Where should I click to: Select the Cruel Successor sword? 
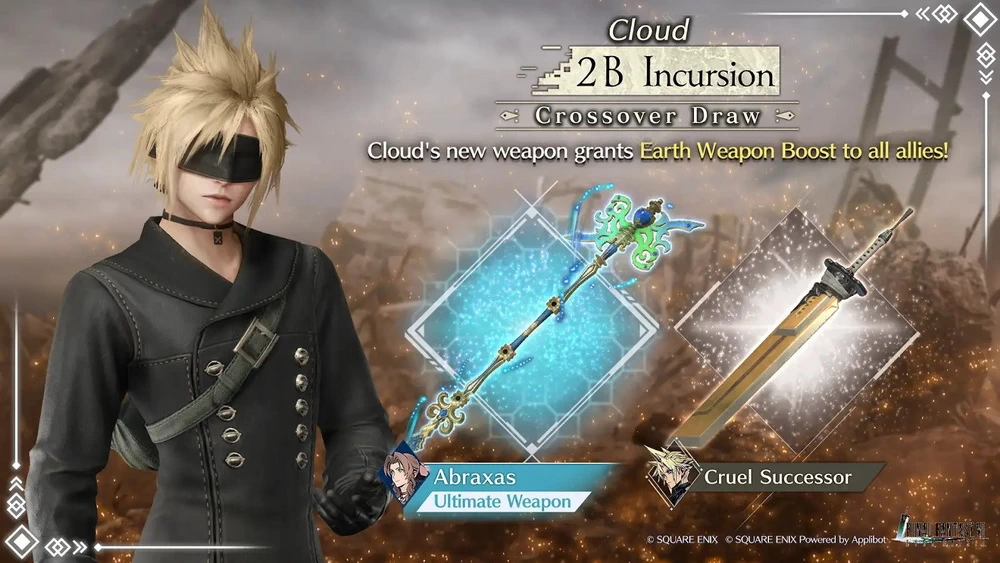click(790, 330)
